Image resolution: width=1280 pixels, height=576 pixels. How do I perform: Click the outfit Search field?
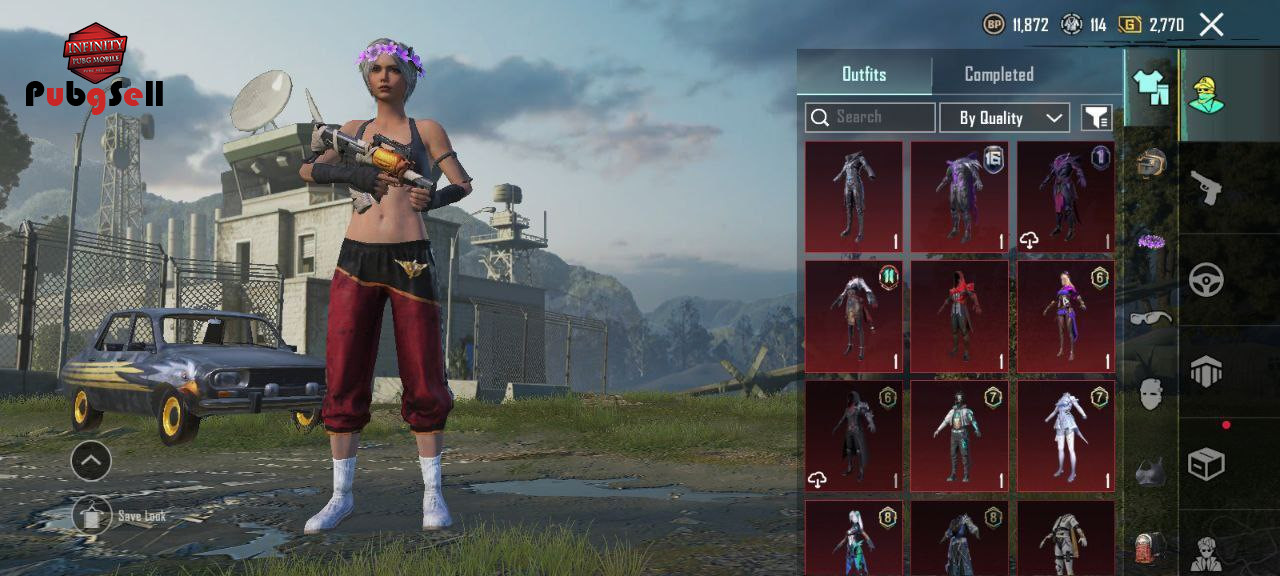(870, 118)
